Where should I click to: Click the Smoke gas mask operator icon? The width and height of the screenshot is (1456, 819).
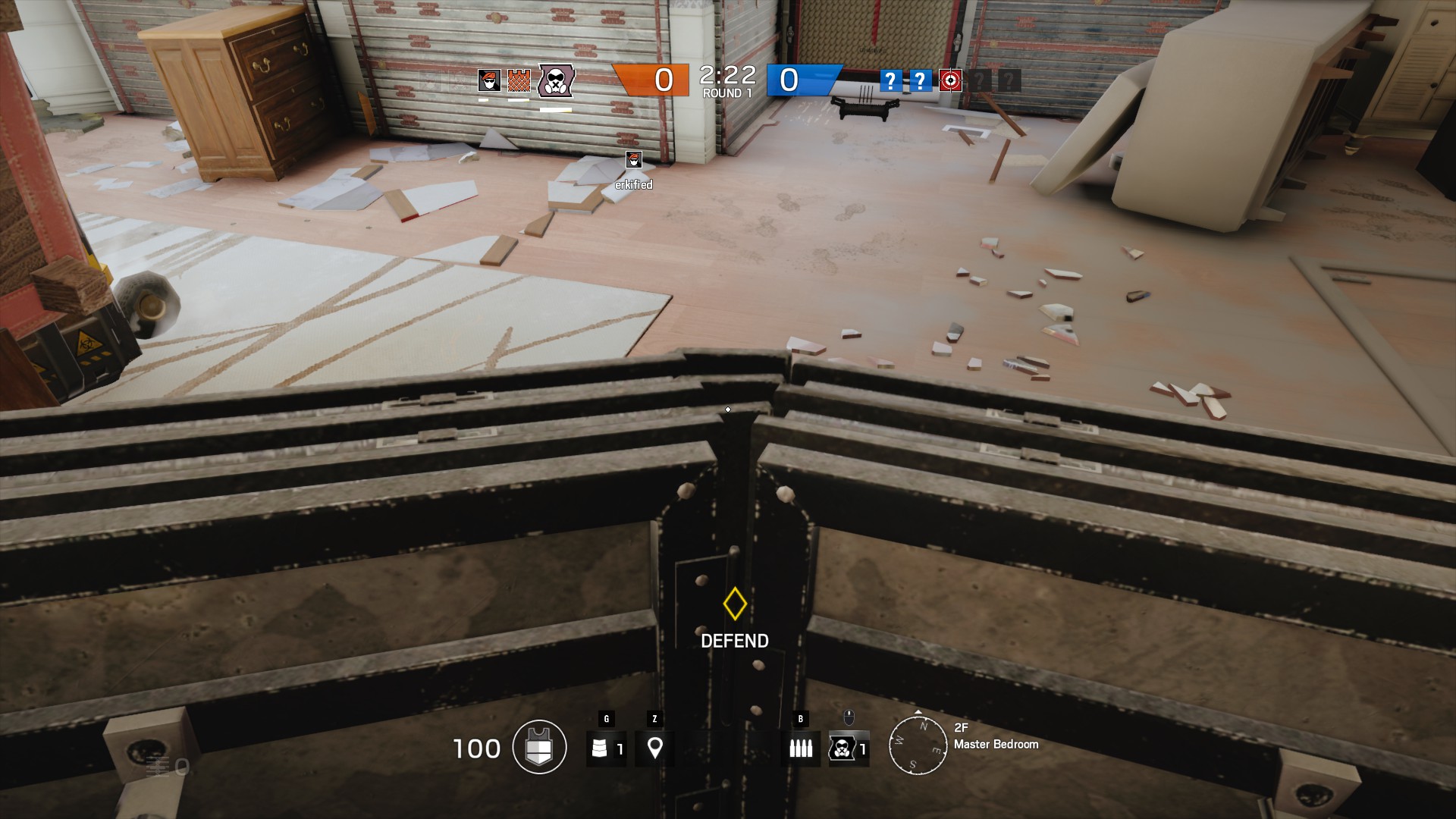[x=554, y=81]
